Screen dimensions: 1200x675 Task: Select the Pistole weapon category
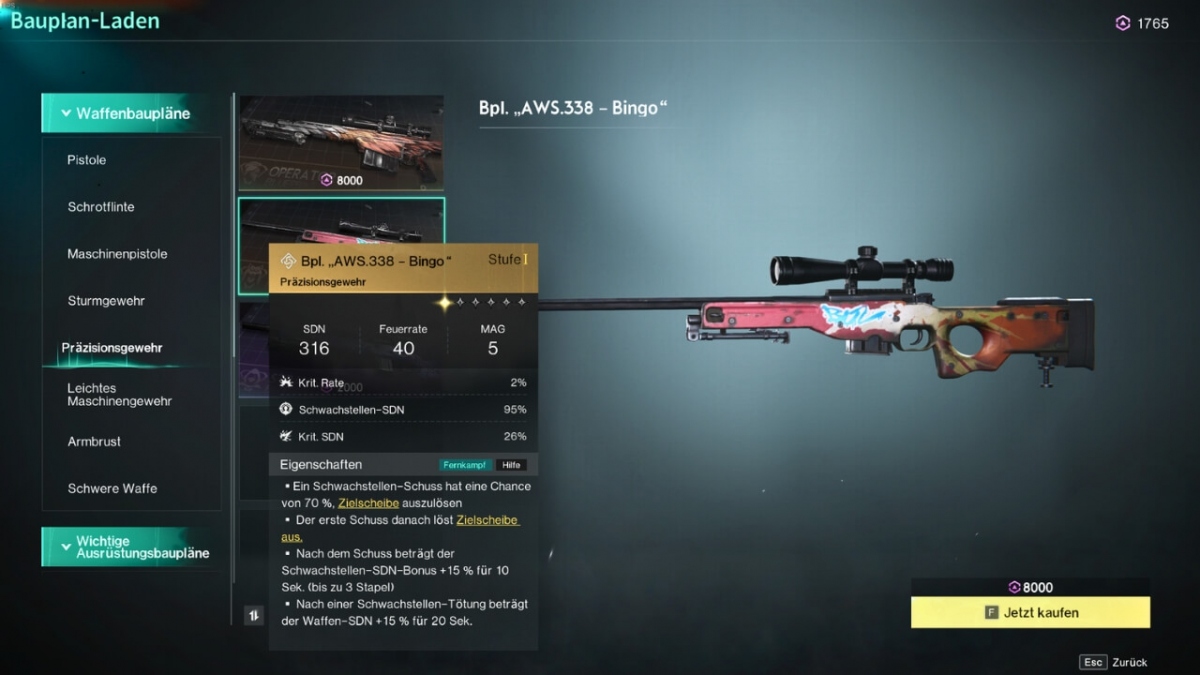[x=87, y=160]
